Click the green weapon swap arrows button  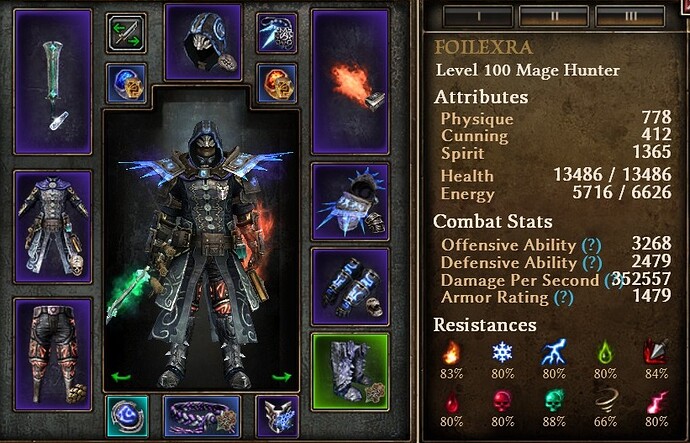point(127,32)
